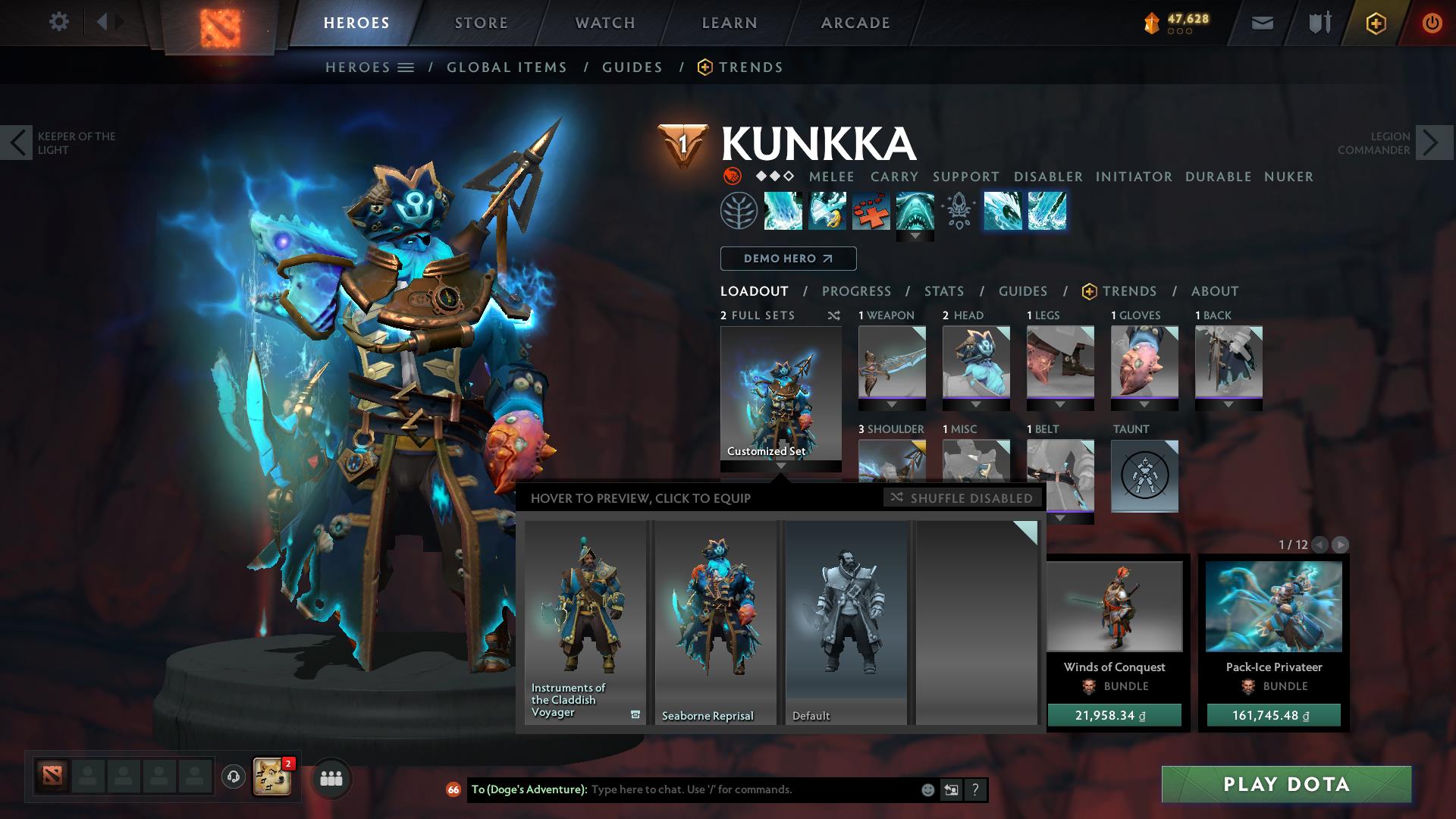Open the settings gear
Screen dimensions: 1456x819
click(59, 22)
